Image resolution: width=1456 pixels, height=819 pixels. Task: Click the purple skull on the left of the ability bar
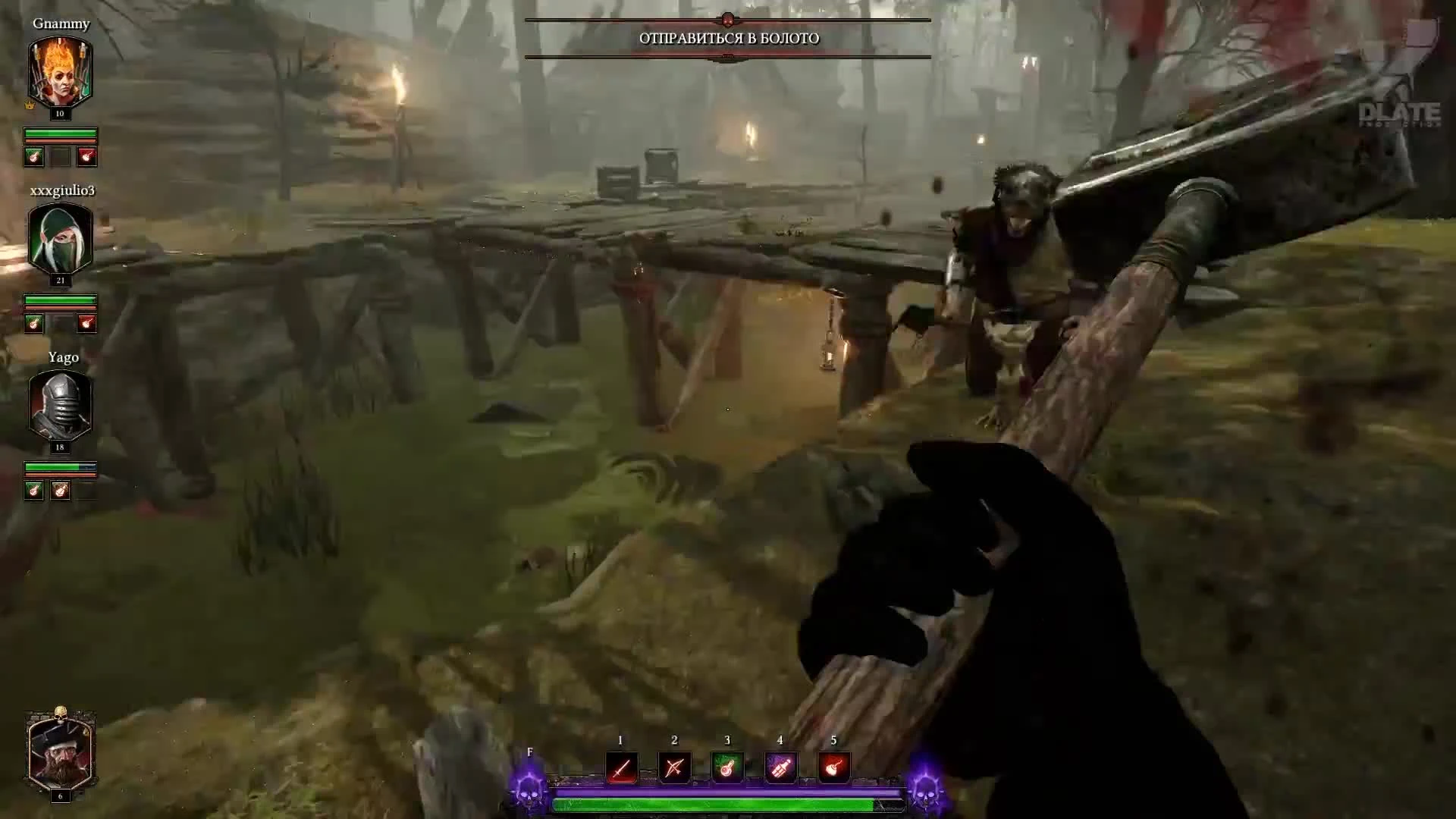click(x=529, y=795)
